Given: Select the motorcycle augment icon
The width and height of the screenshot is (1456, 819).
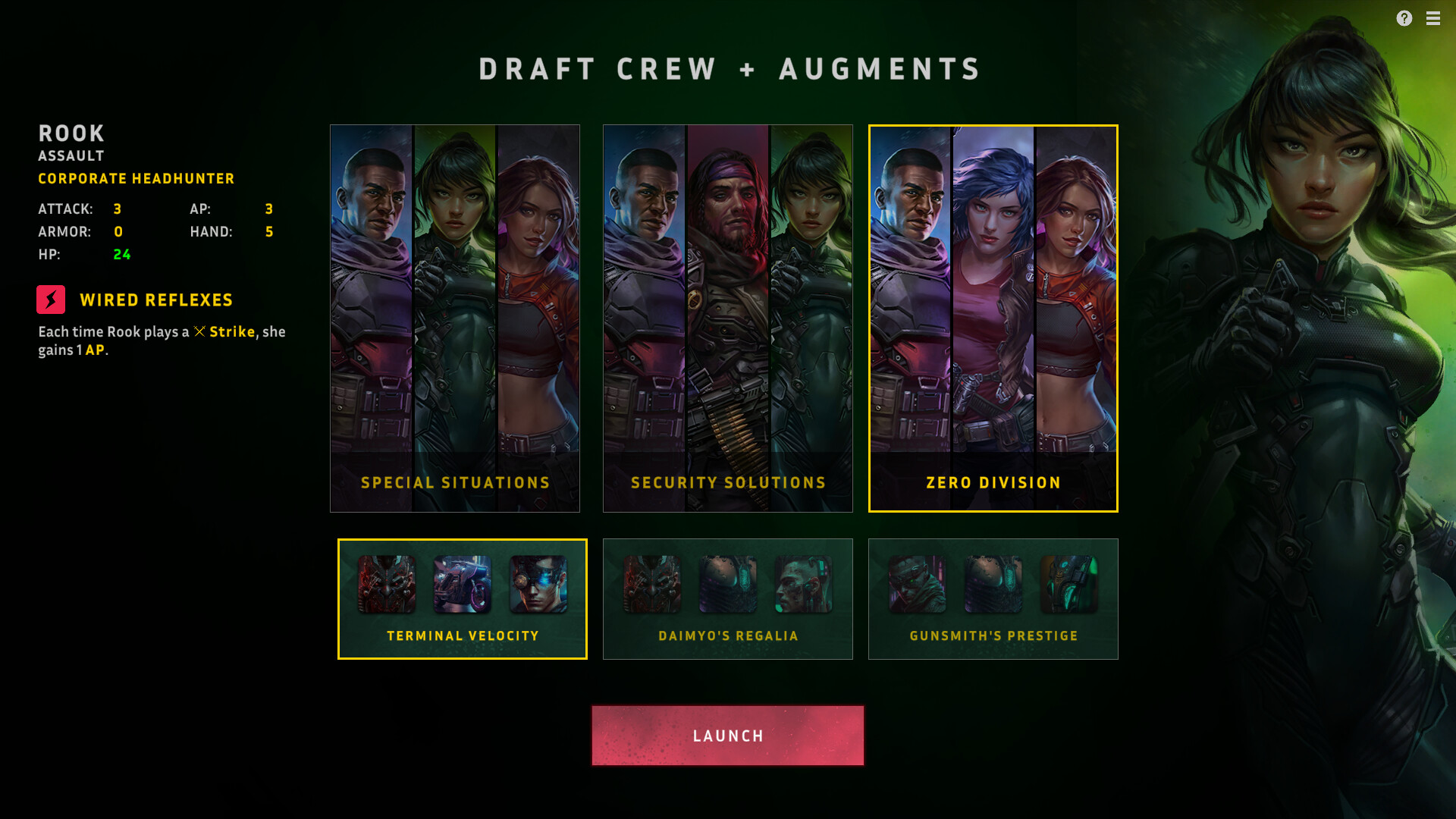Looking at the screenshot, I should point(463,584).
